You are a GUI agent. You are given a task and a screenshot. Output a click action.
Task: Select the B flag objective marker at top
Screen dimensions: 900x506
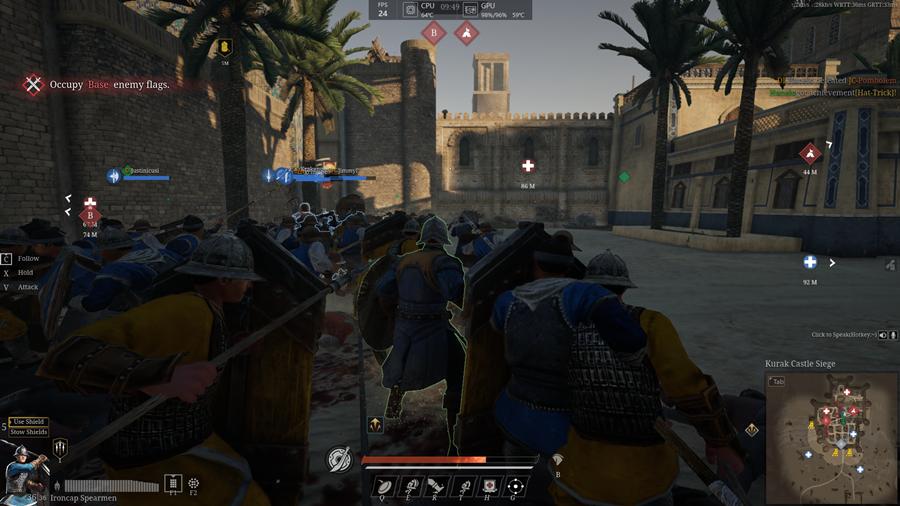click(433, 33)
